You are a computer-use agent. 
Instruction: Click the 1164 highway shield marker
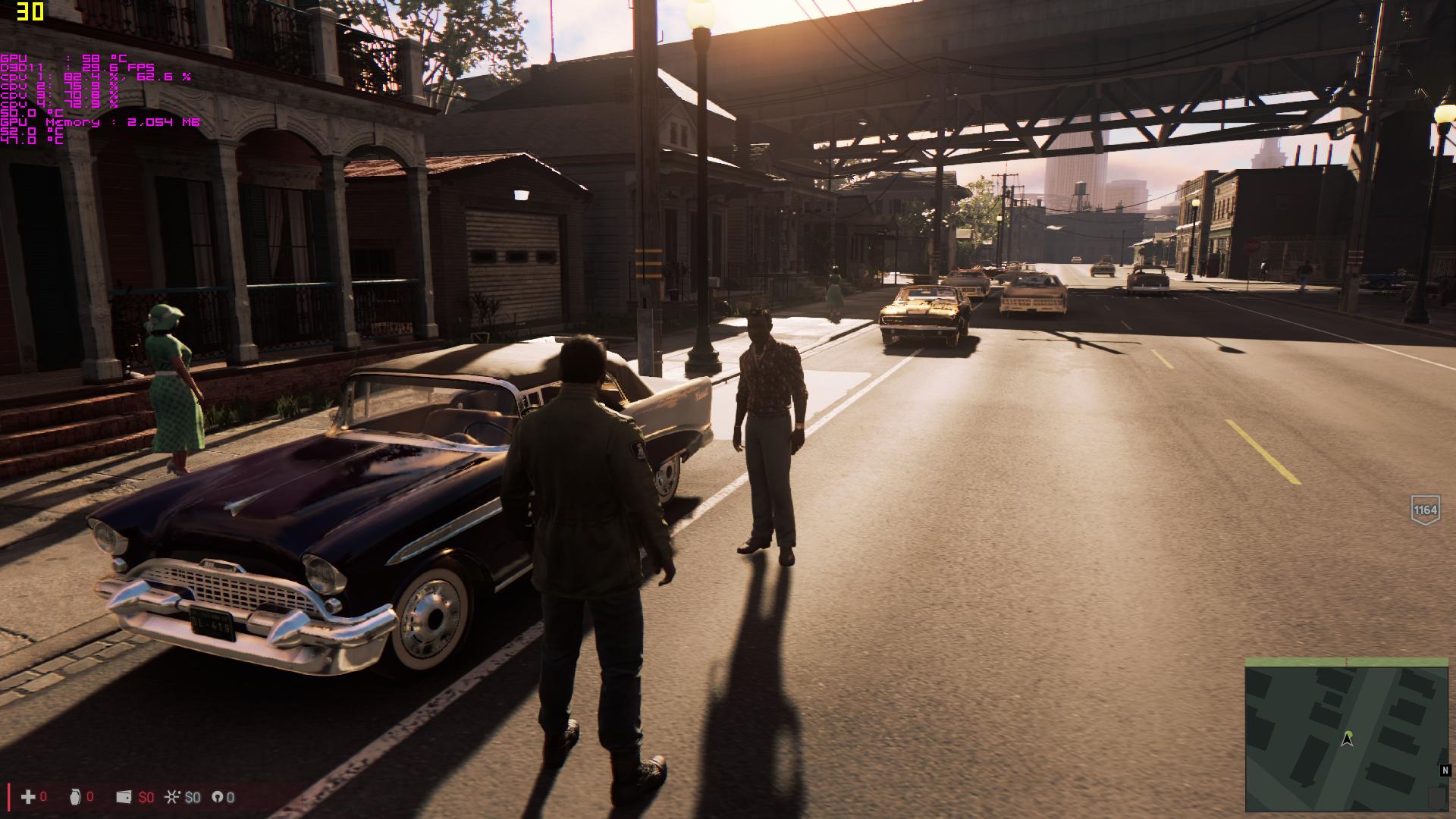click(x=1425, y=510)
